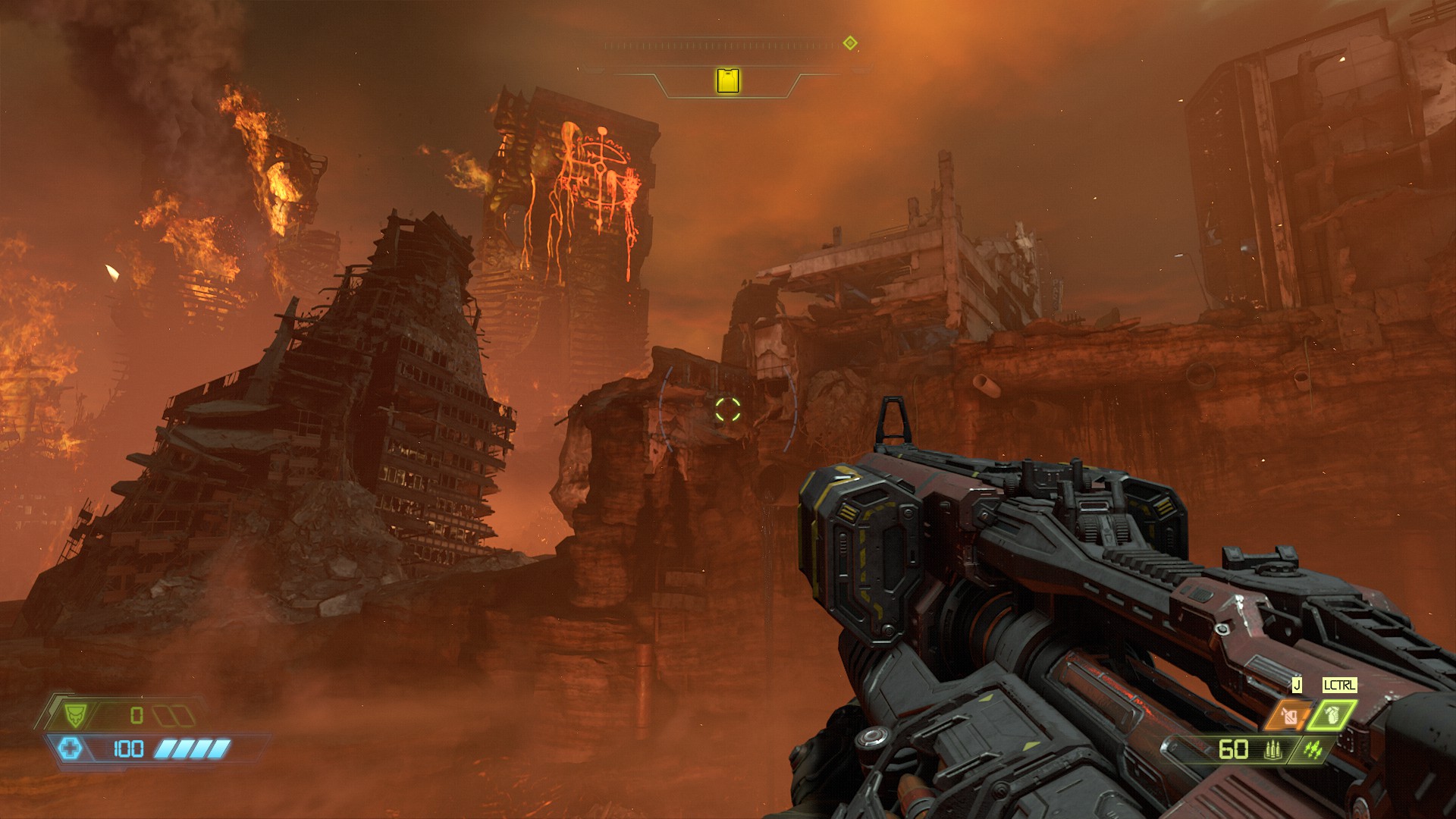Select the green diamond objective marker
The image size is (1456, 819).
[850, 43]
